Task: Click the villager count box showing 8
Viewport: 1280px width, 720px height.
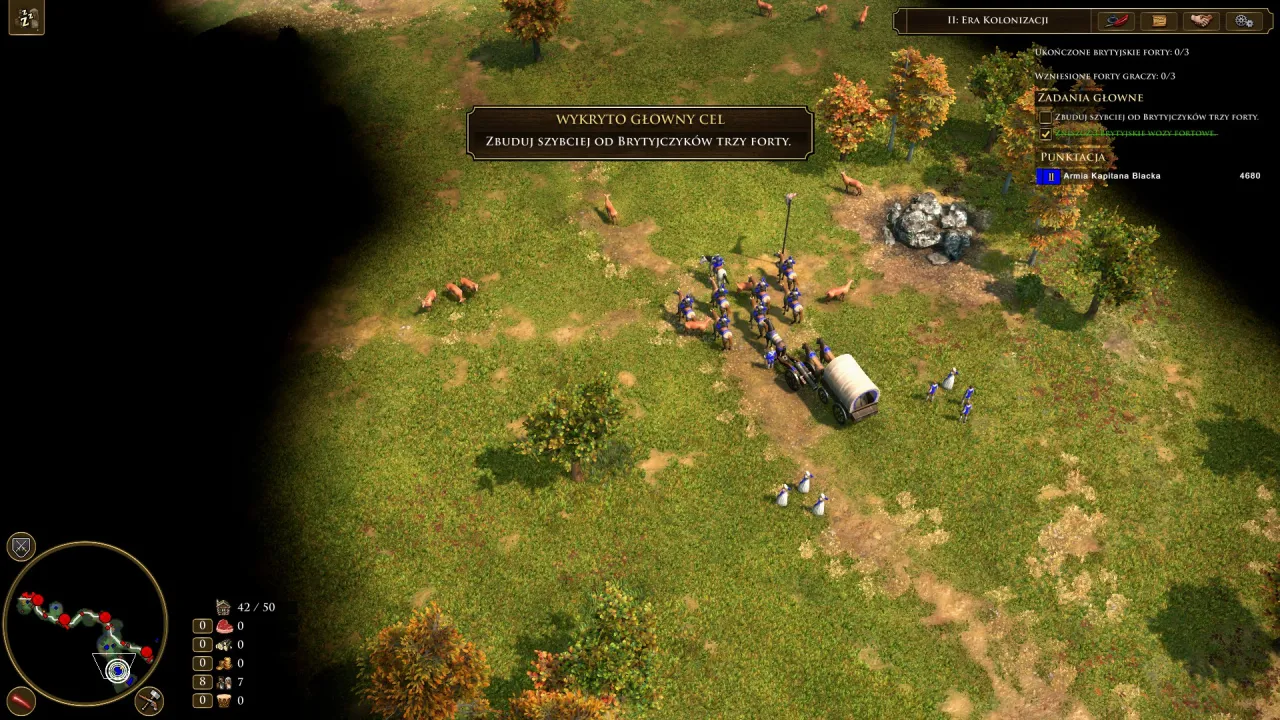Action: click(x=201, y=681)
